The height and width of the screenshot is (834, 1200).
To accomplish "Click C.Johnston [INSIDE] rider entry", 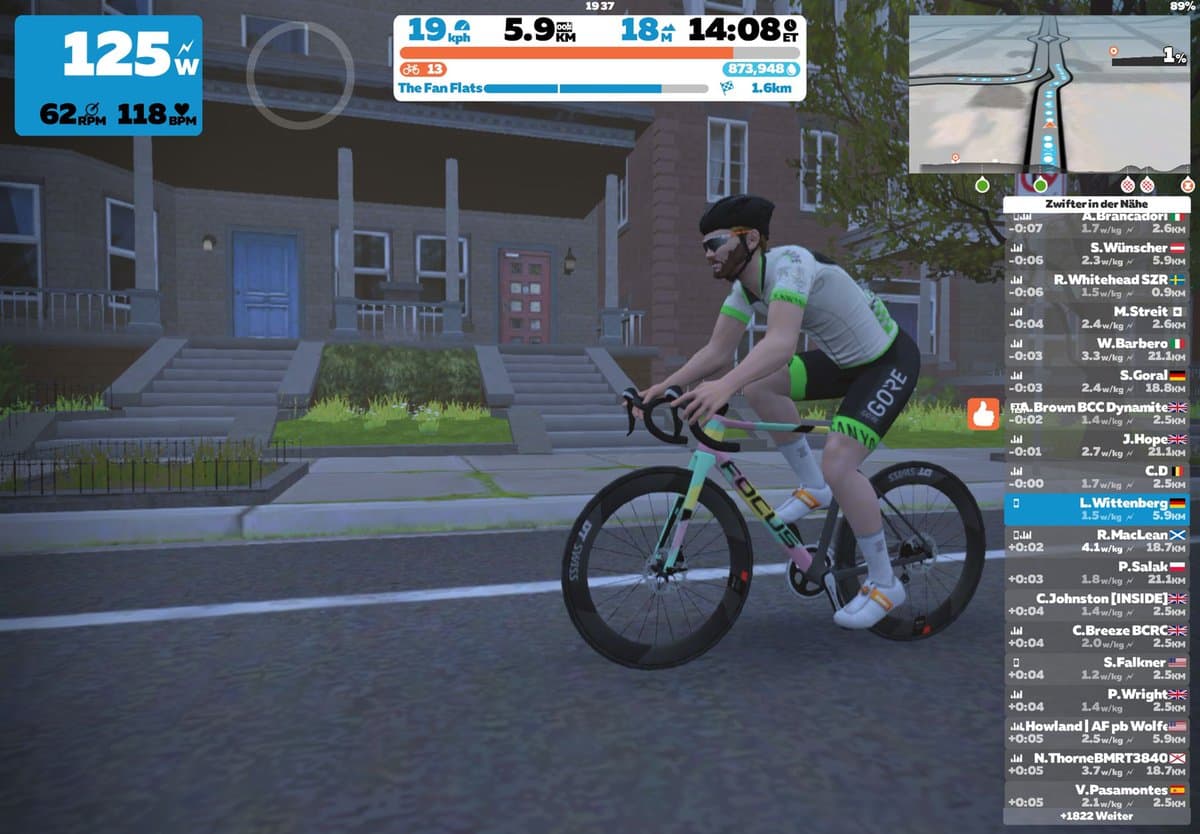I will (x=1099, y=605).
